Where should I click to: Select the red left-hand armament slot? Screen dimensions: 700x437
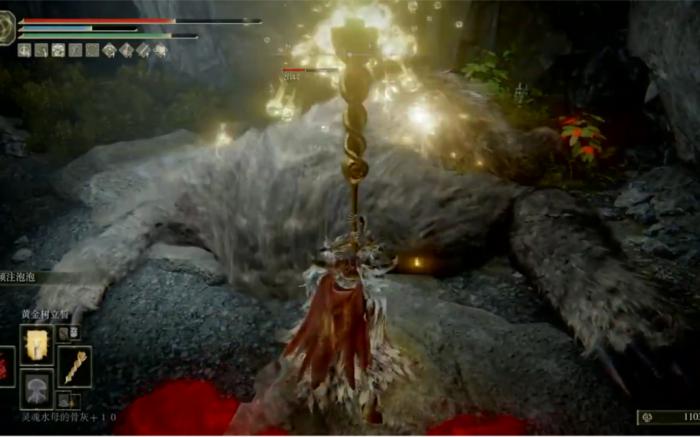tap(5, 367)
